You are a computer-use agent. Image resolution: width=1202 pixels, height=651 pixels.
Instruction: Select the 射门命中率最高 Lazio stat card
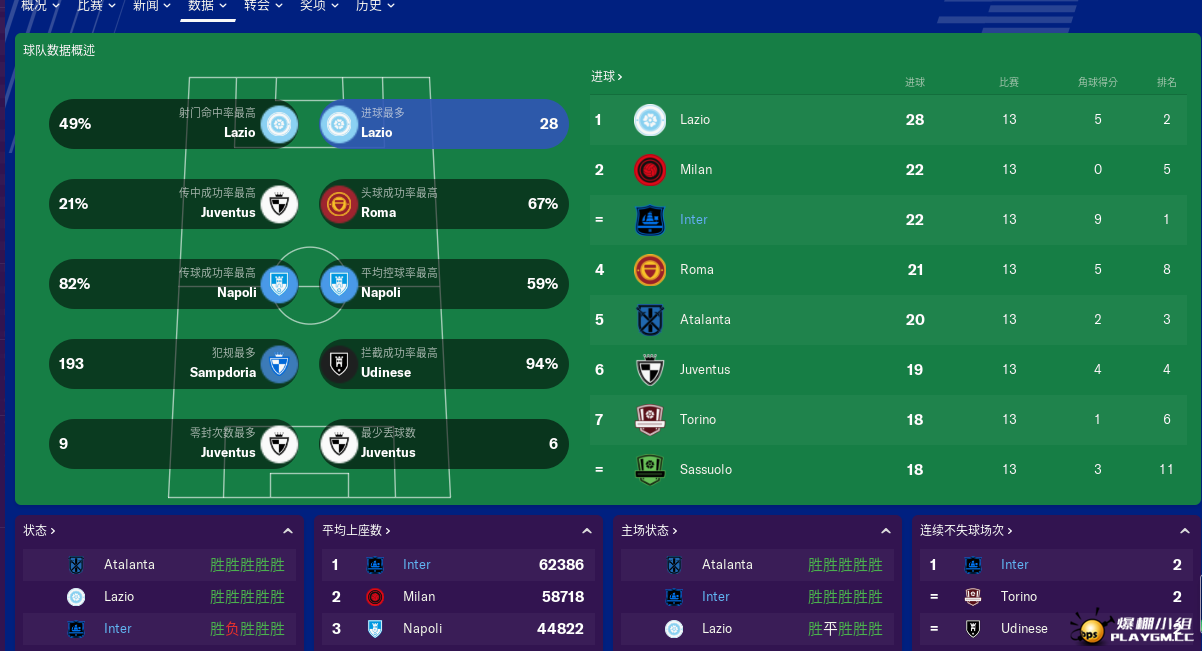pyautogui.click(x=174, y=124)
